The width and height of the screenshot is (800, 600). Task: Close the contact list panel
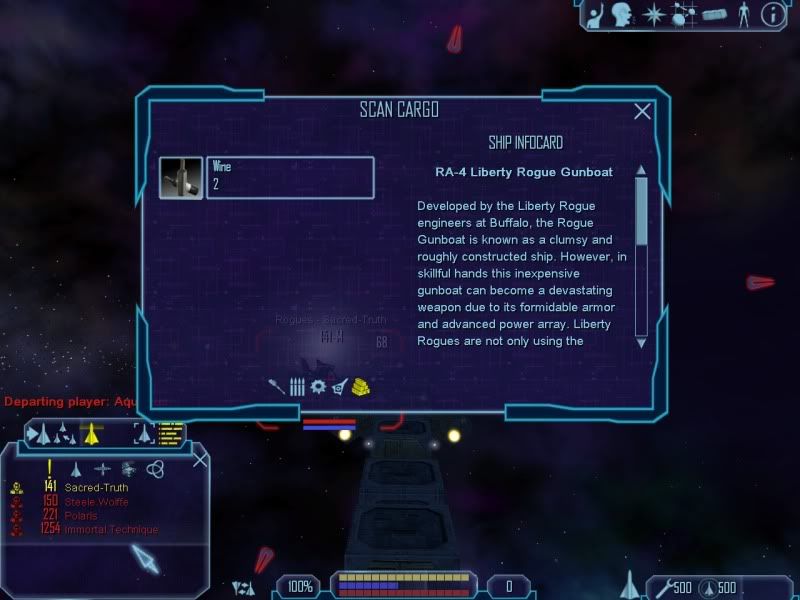pyautogui.click(x=200, y=460)
